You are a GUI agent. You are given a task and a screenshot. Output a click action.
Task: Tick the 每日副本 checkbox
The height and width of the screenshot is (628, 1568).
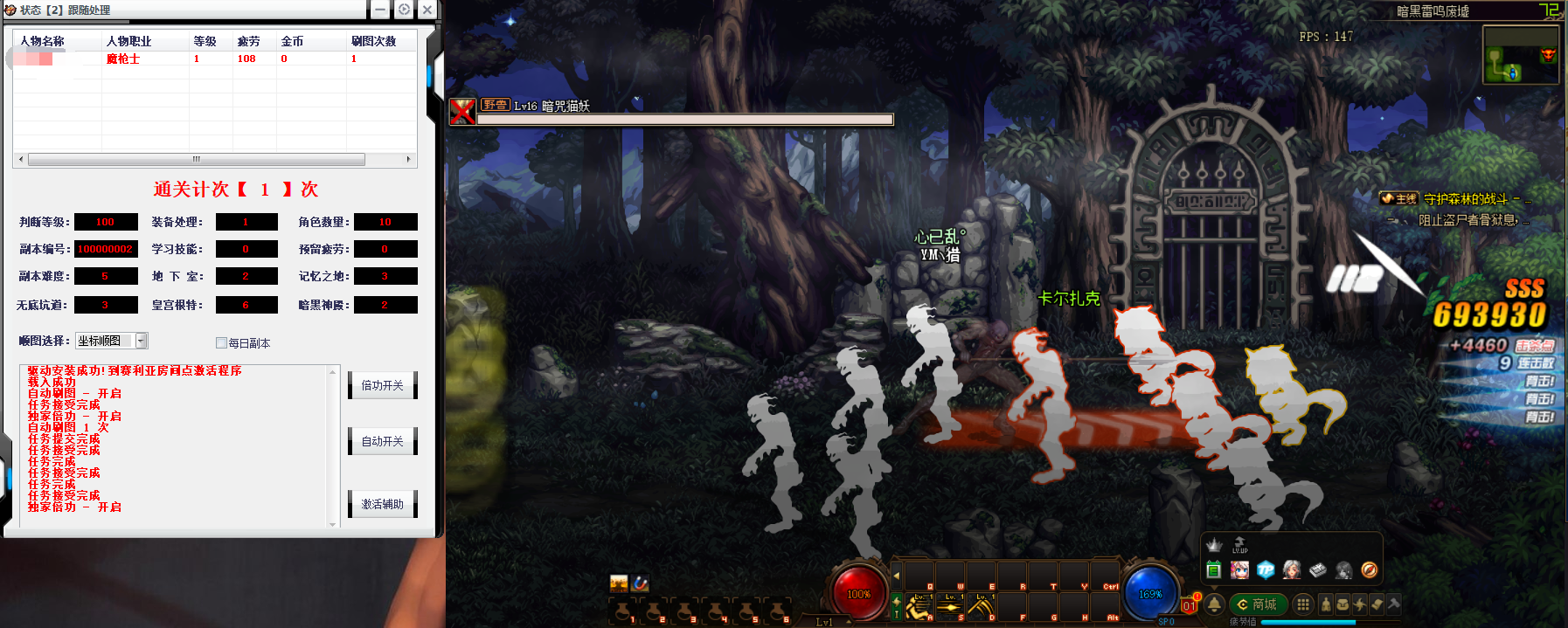tap(221, 343)
